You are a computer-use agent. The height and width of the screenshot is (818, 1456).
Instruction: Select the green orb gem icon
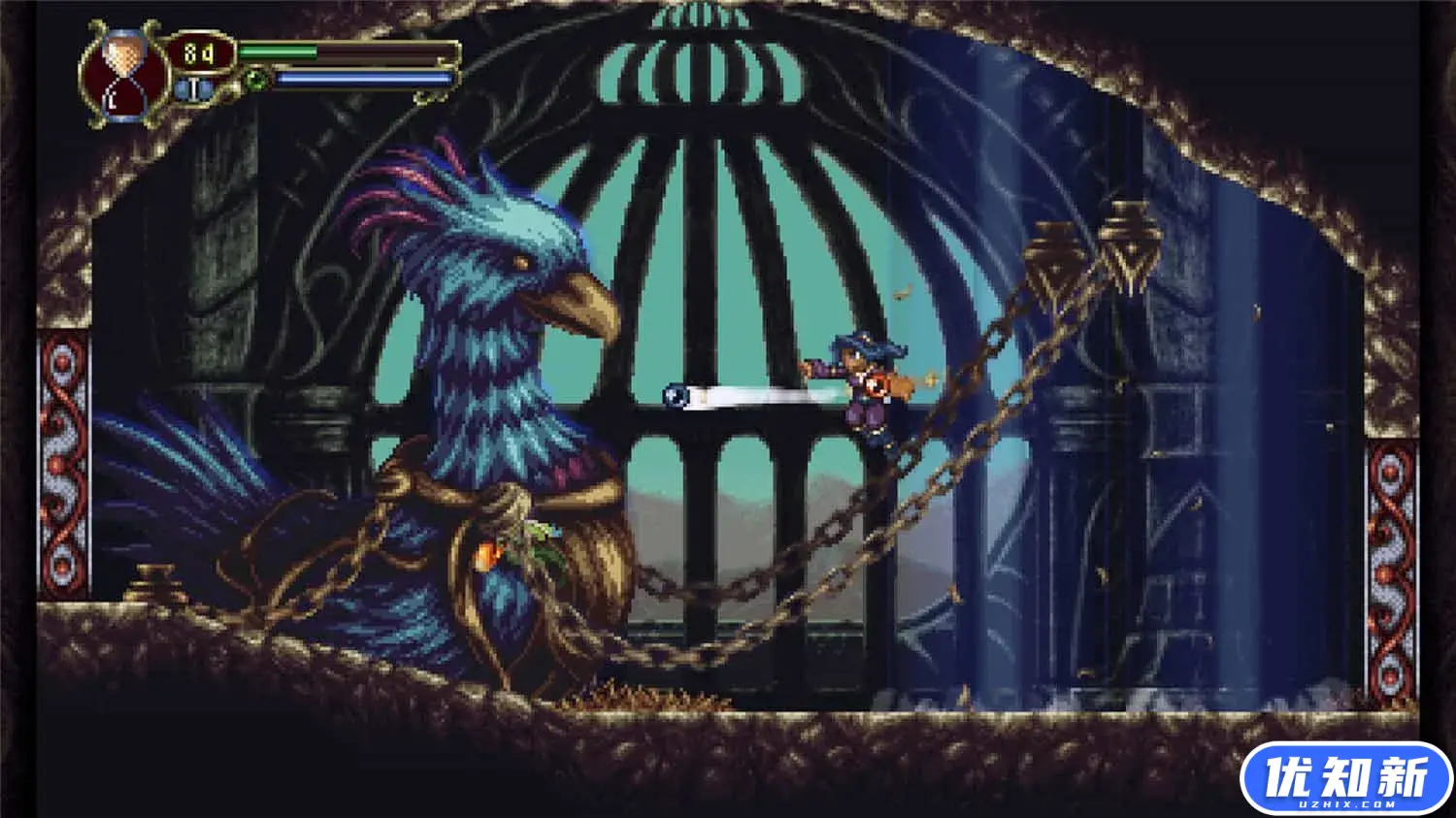[253, 78]
